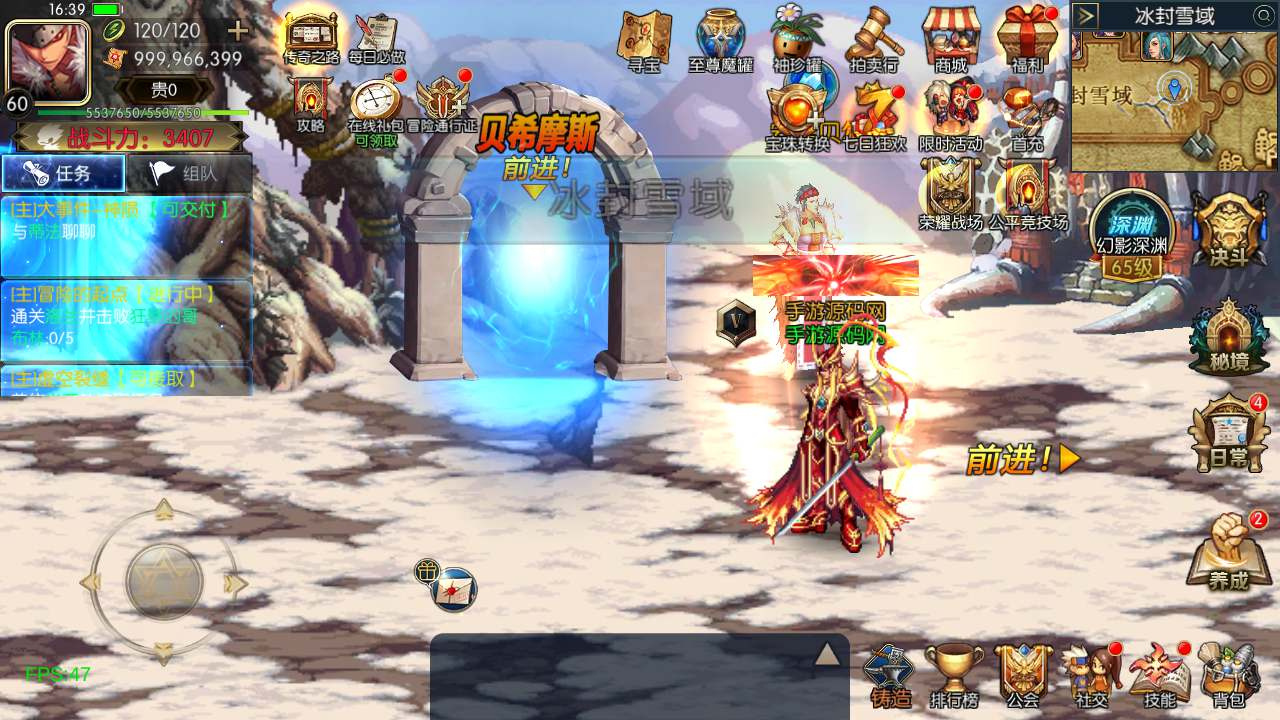Open the 日常 daily panel

click(1229, 434)
